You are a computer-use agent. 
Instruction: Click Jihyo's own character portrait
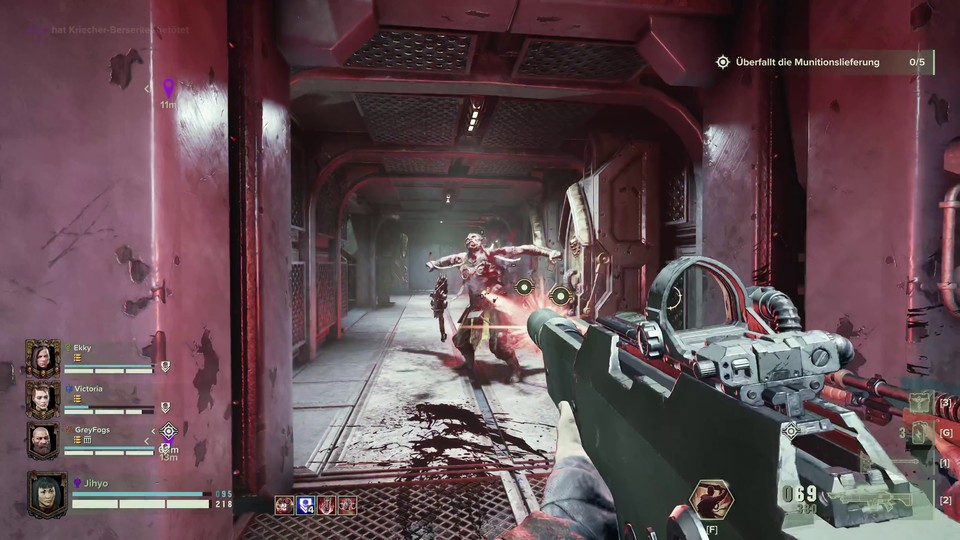(x=47, y=494)
